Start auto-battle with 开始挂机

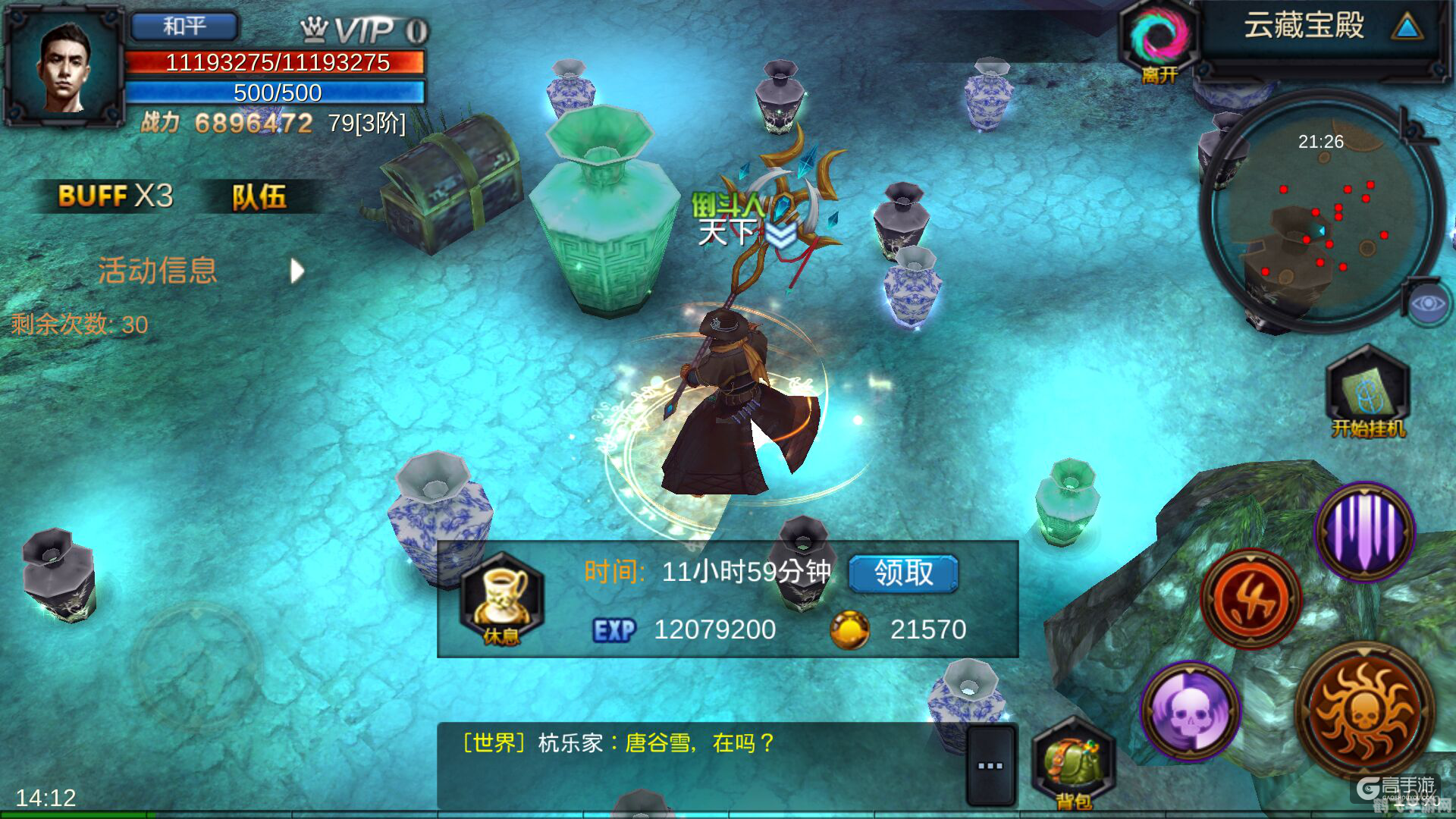point(1367,394)
